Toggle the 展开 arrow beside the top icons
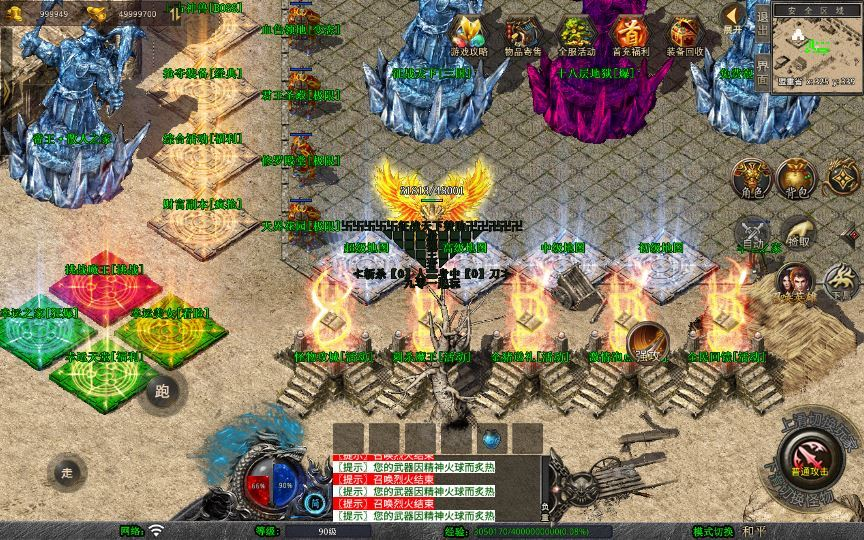The height and width of the screenshot is (540, 864). (734, 18)
